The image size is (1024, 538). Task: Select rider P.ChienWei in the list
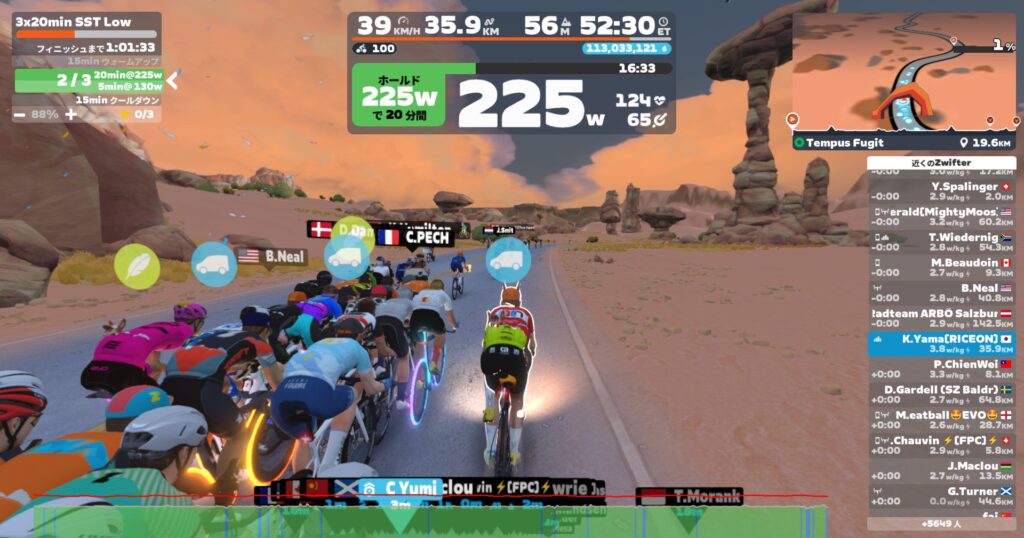pos(940,370)
